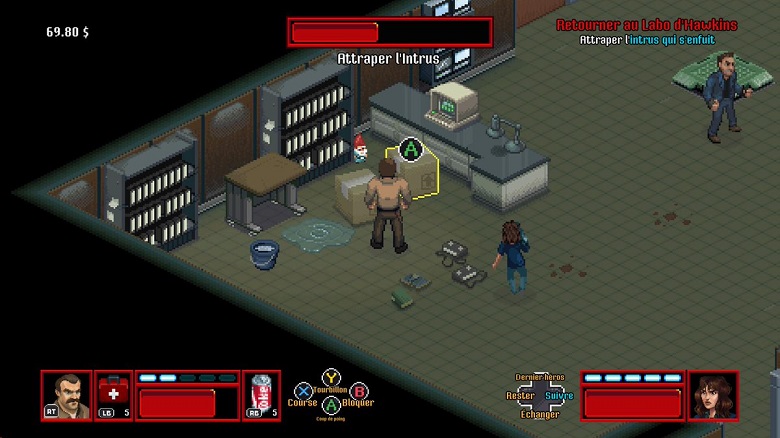
Task: Select the brunette companion's portrait
Action: point(712,395)
